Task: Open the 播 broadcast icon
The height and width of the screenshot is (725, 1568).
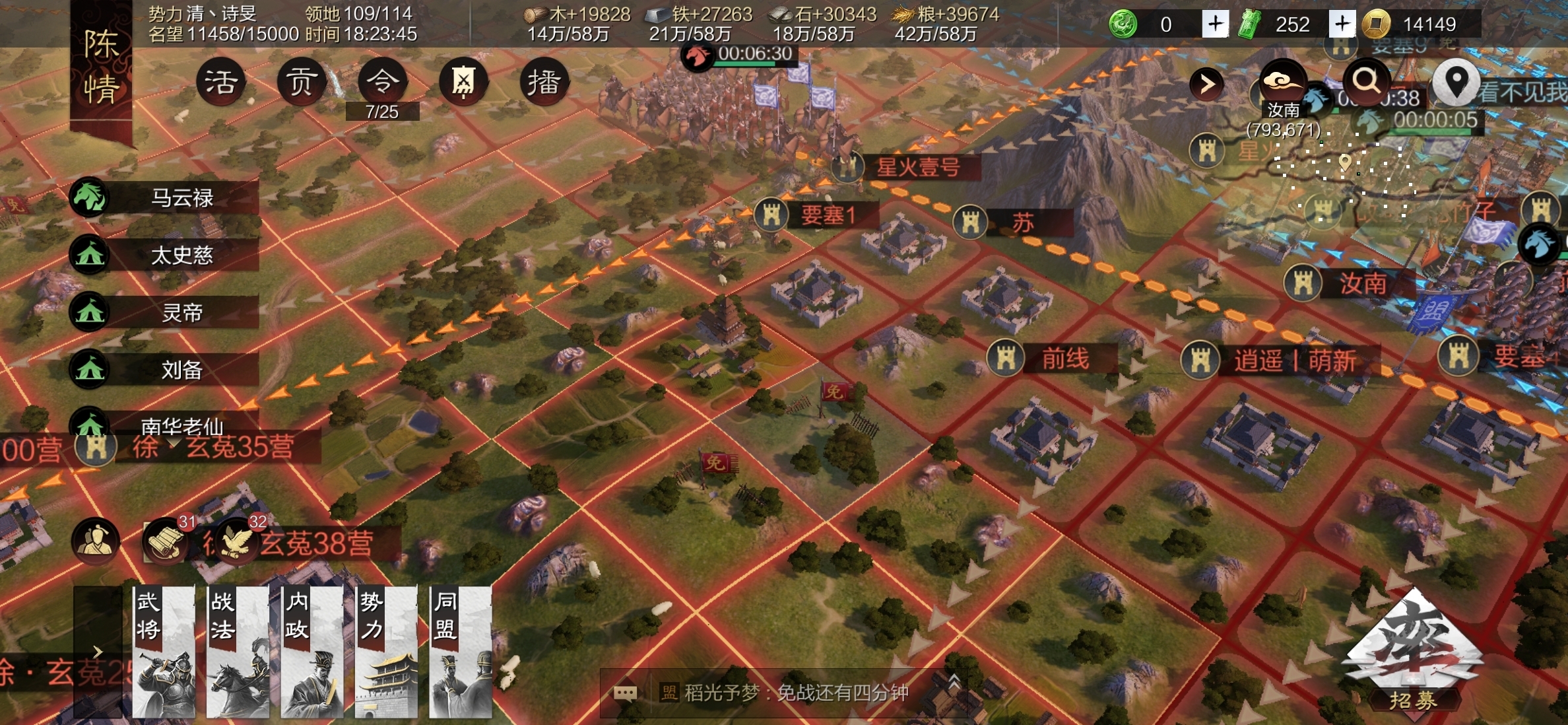Action: coord(544,83)
